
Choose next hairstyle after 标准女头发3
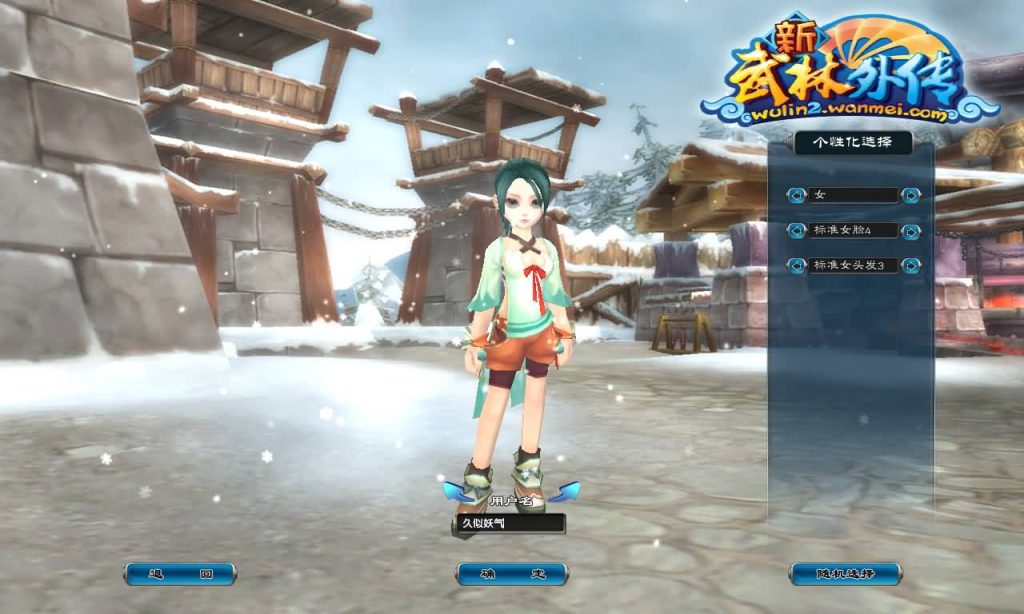tap(910, 266)
